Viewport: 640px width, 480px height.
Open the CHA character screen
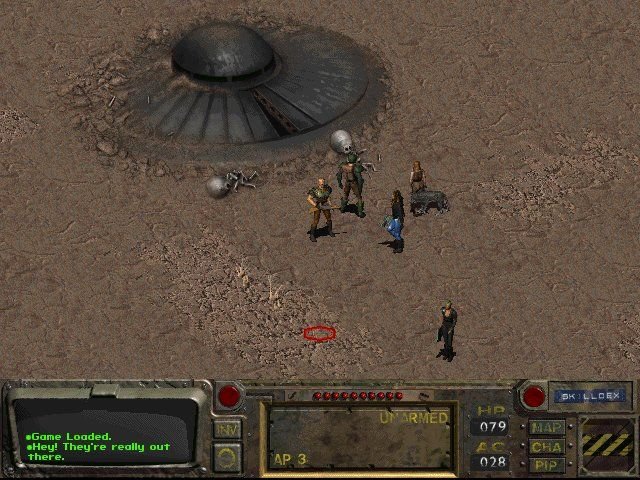click(547, 446)
